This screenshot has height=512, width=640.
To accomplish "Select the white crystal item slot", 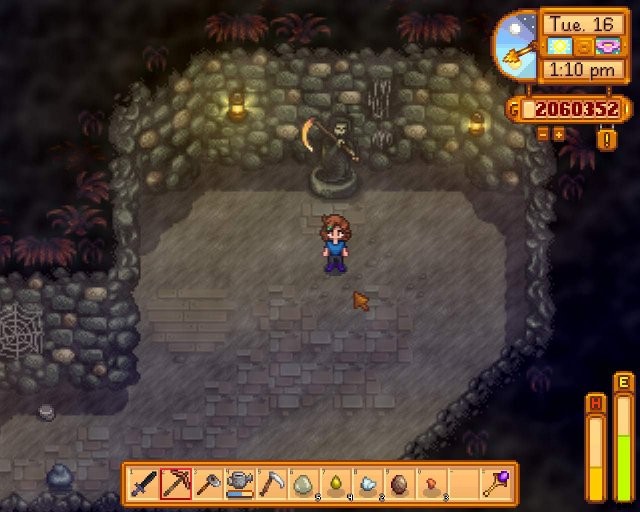I will pyautogui.click(x=368, y=484).
